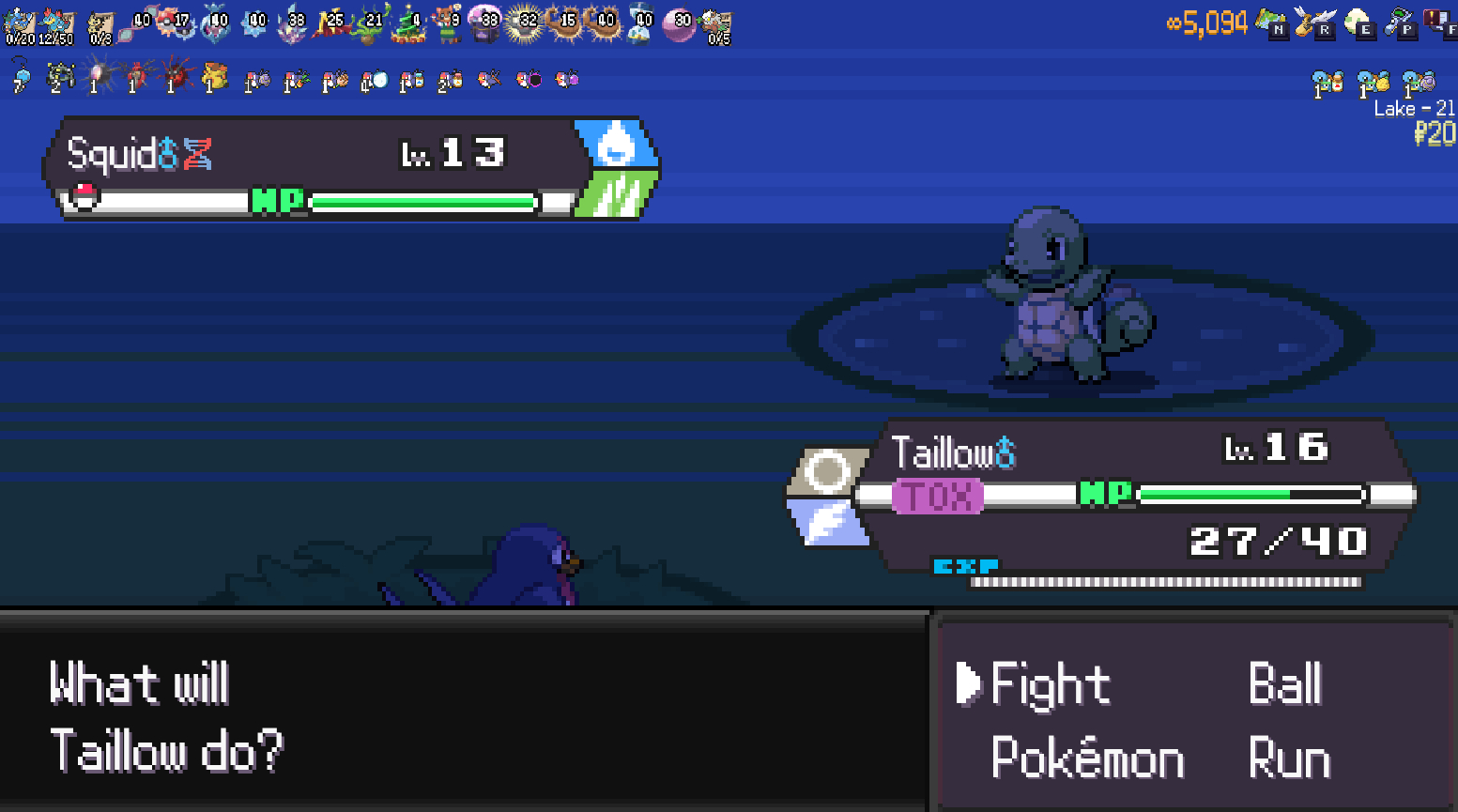The image size is (1458, 812).
Task: Click the blue hourglass modifier icon
Action: coord(642,24)
